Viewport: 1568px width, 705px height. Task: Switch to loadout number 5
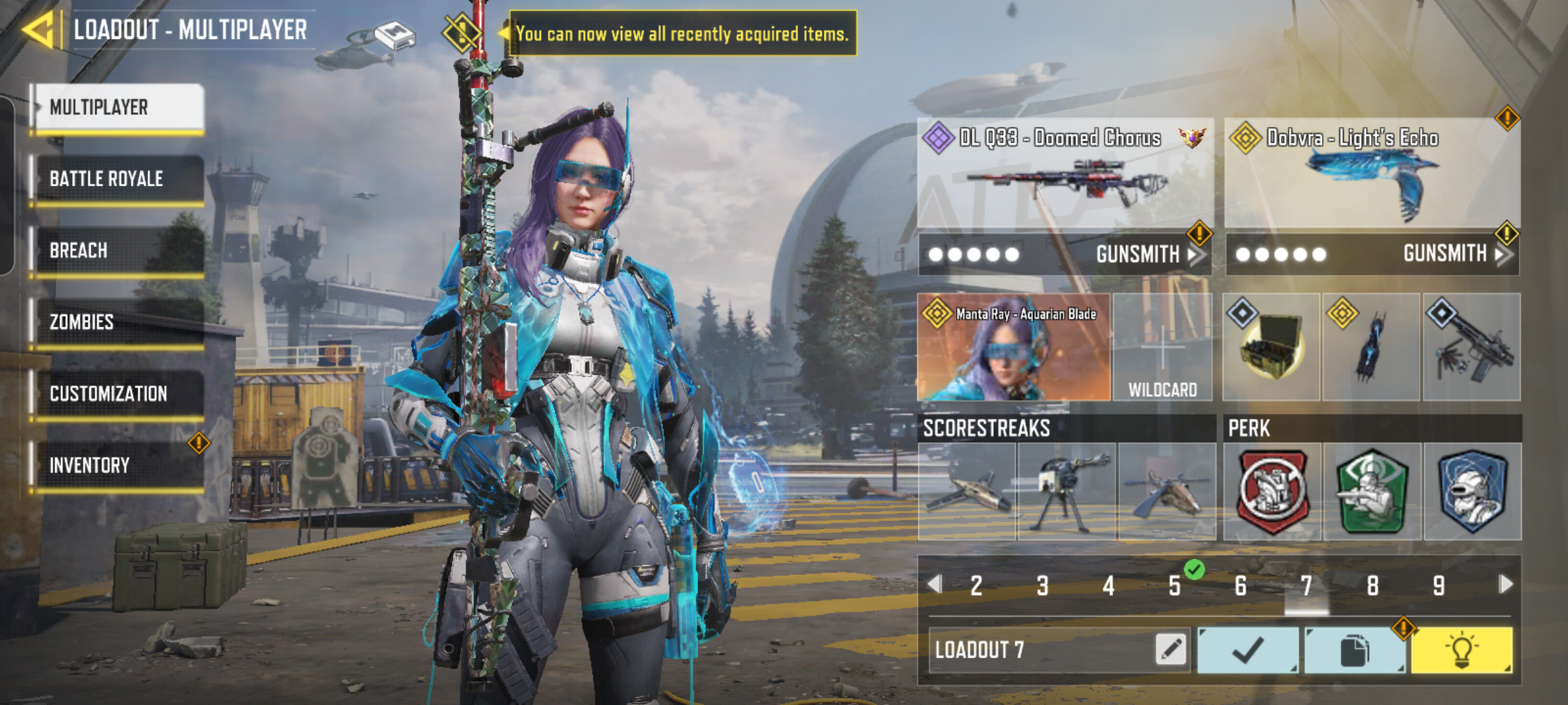click(x=1175, y=586)
